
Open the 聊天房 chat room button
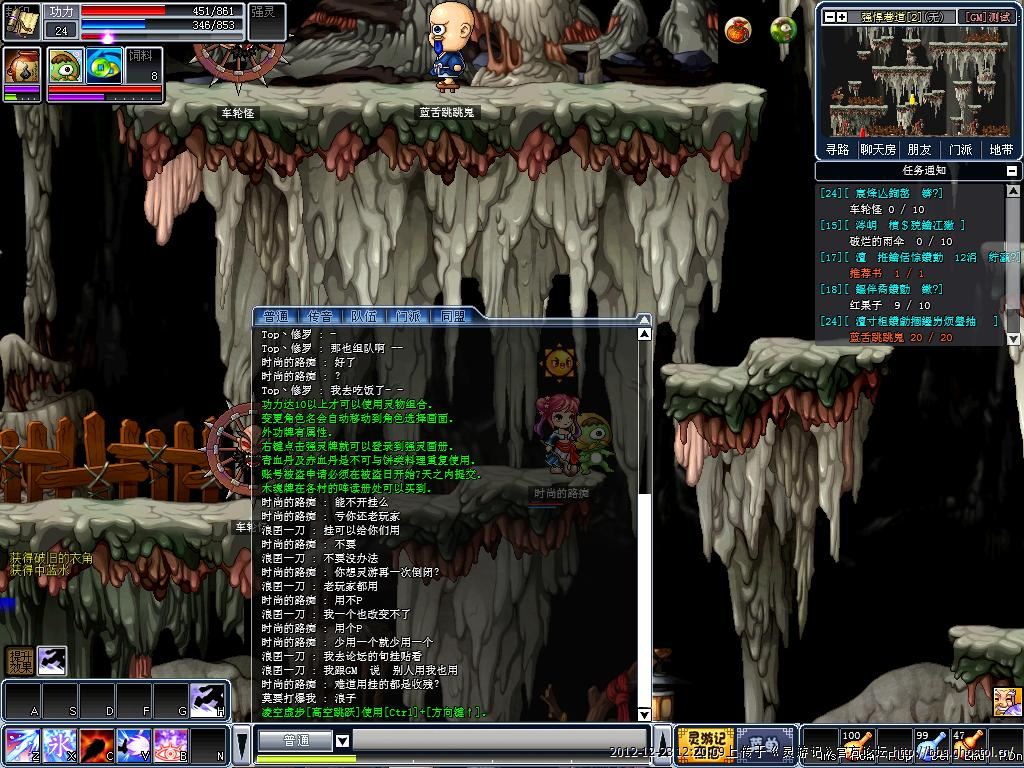(877, 149)
